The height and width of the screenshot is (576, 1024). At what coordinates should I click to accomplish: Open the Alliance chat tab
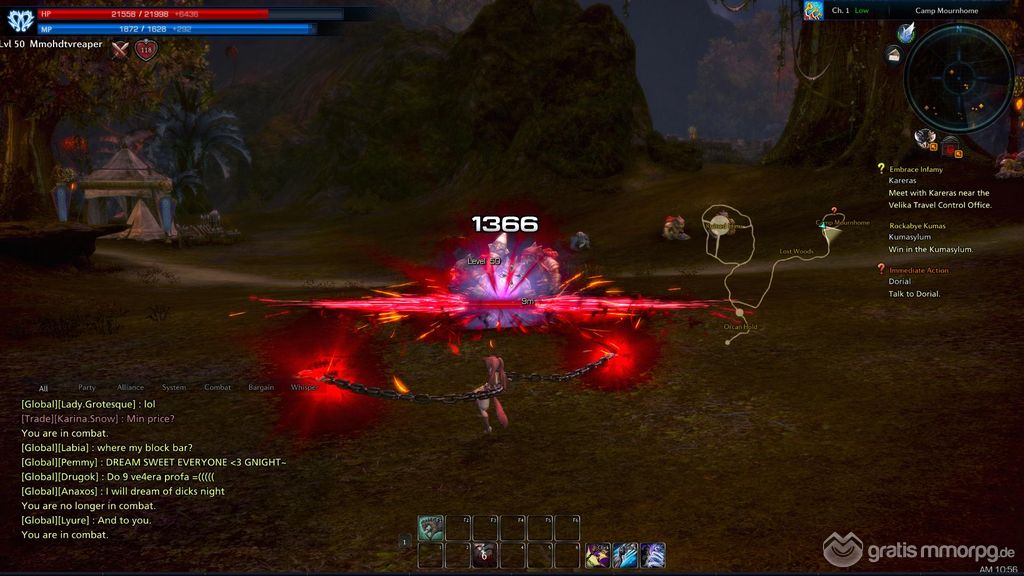click(130, 387)
